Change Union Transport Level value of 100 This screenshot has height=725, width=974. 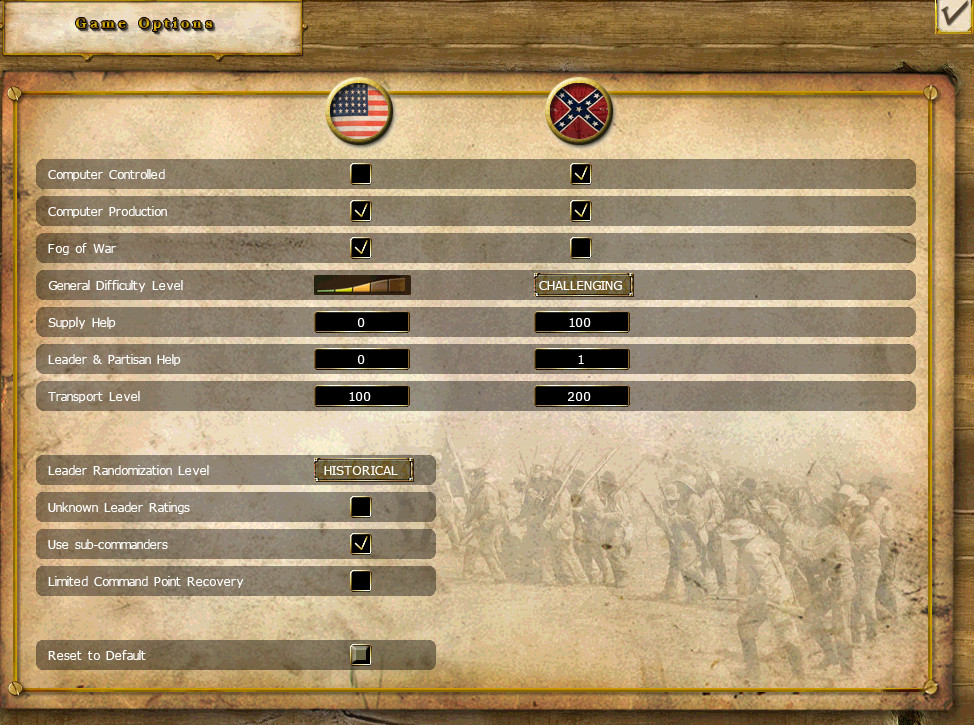[362, 396]
